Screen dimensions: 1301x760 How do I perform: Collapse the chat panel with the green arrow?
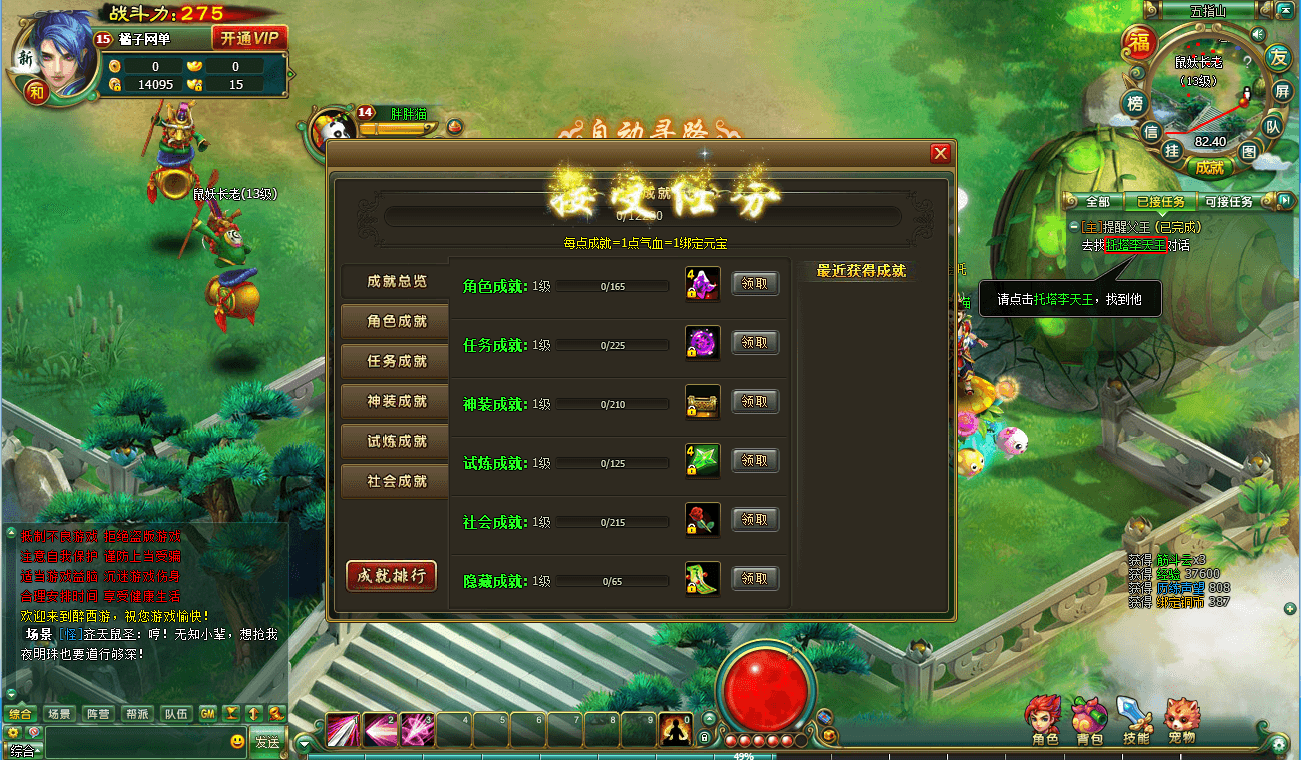pyautogui.click(x=303, y=744)
